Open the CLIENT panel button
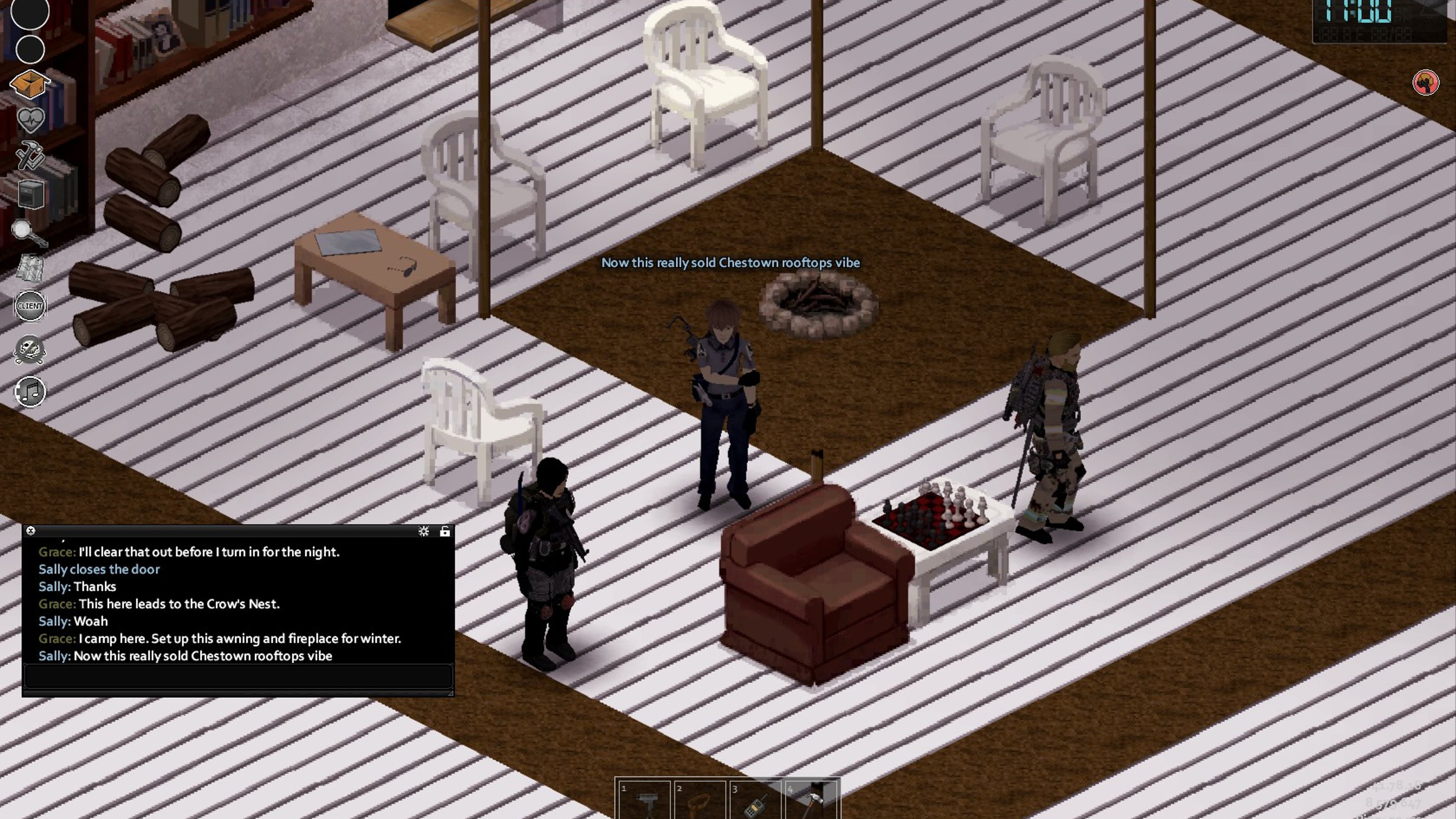The image size is (1456, 819). 30,306
